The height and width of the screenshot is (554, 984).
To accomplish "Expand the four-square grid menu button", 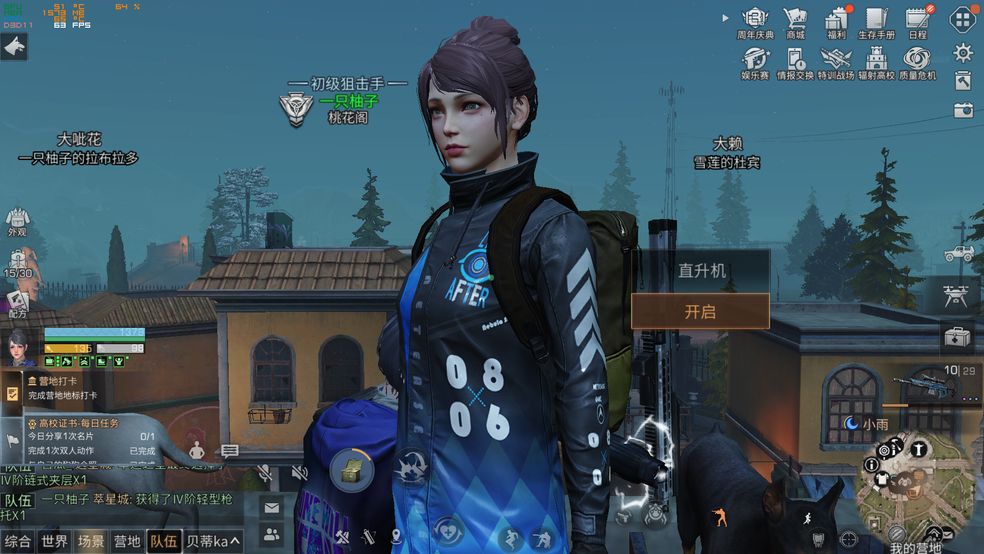I will coord(963,19).
